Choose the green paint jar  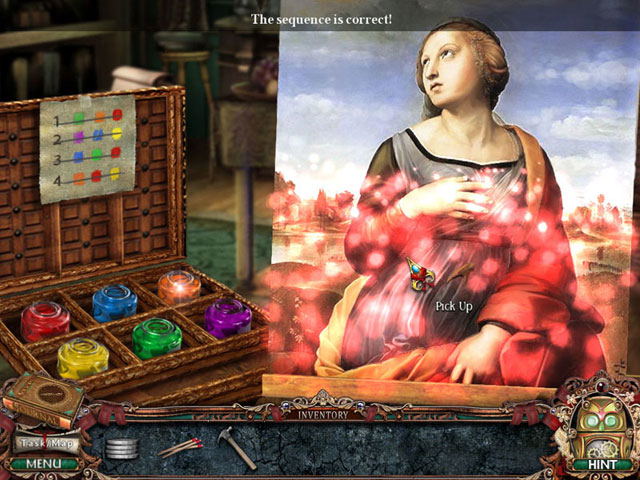157,337
